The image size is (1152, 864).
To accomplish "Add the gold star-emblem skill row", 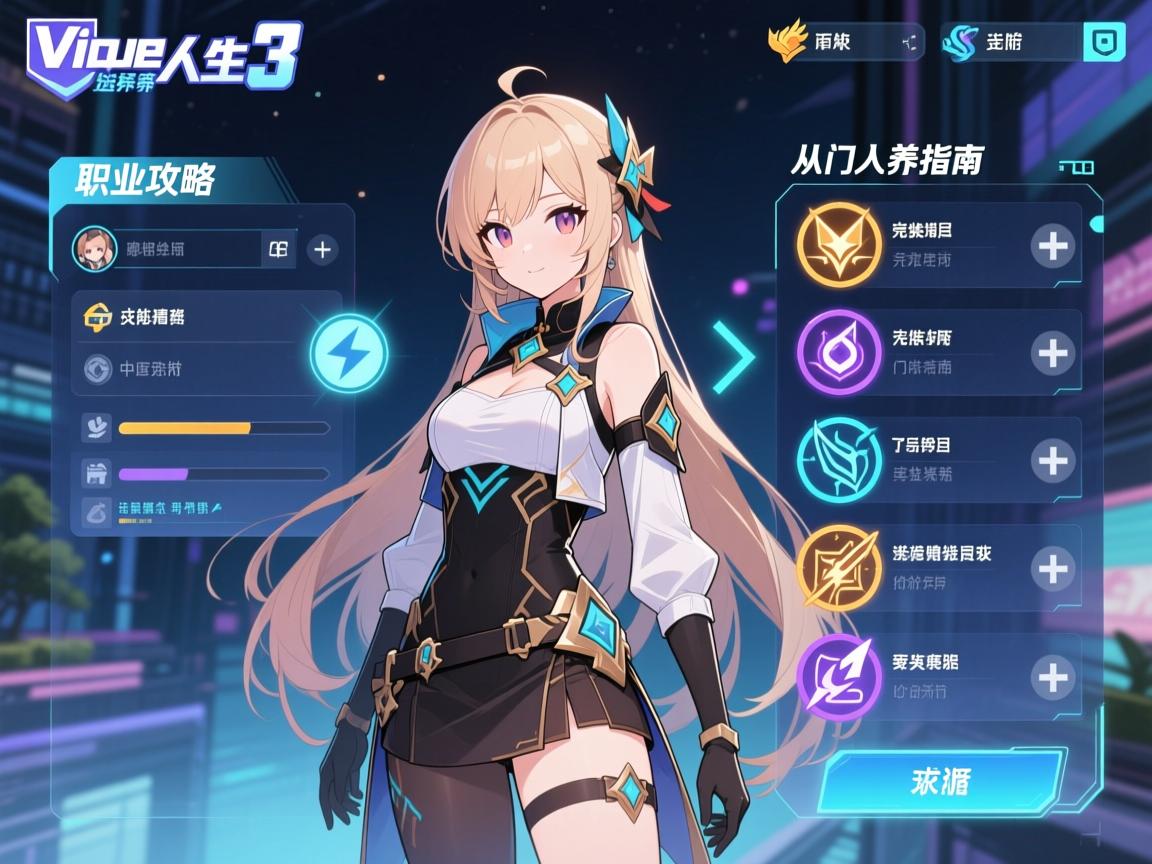I will [x=1052, y=245].
